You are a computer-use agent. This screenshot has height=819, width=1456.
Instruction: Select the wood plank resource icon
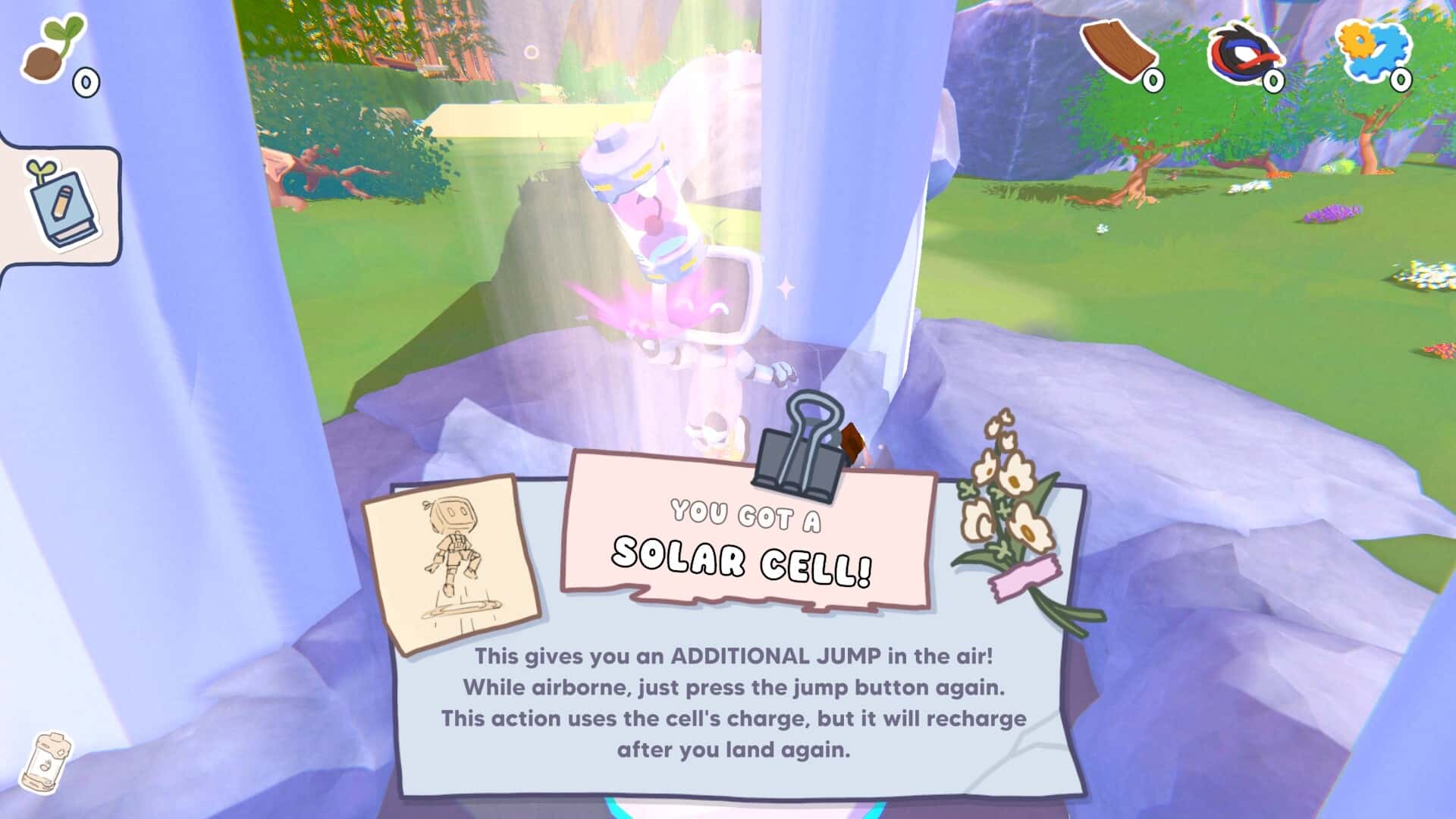pyautogui.click(x=1118, y=51)
